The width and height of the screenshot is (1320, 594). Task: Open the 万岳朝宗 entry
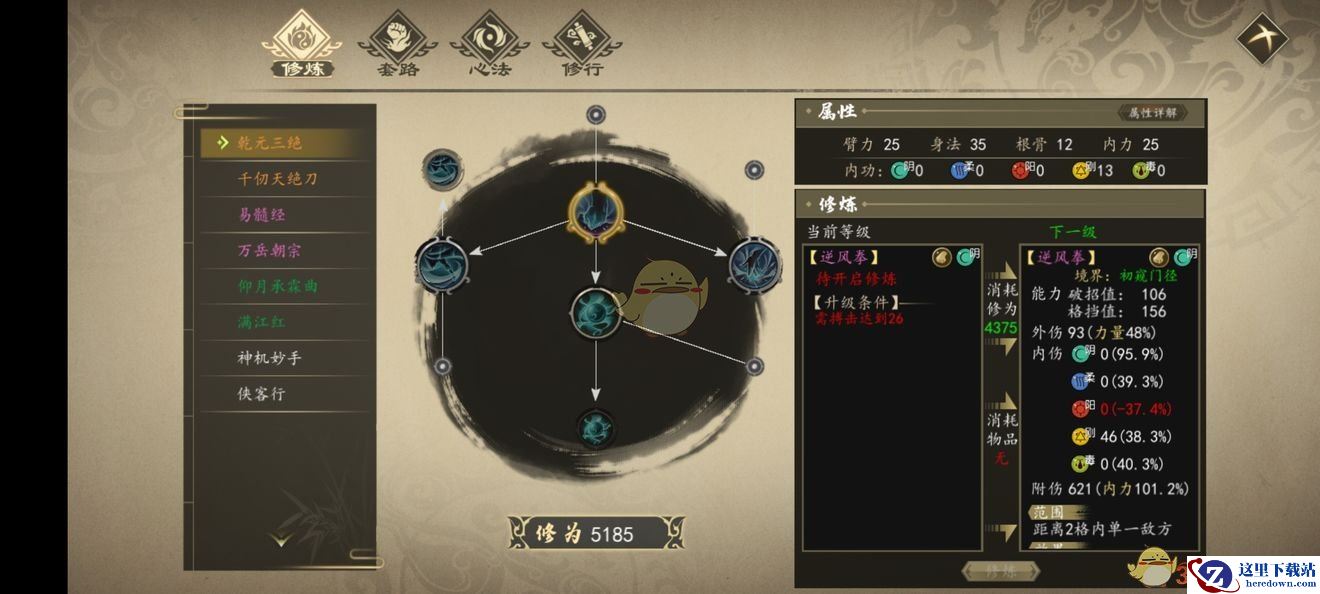(269, 251)
